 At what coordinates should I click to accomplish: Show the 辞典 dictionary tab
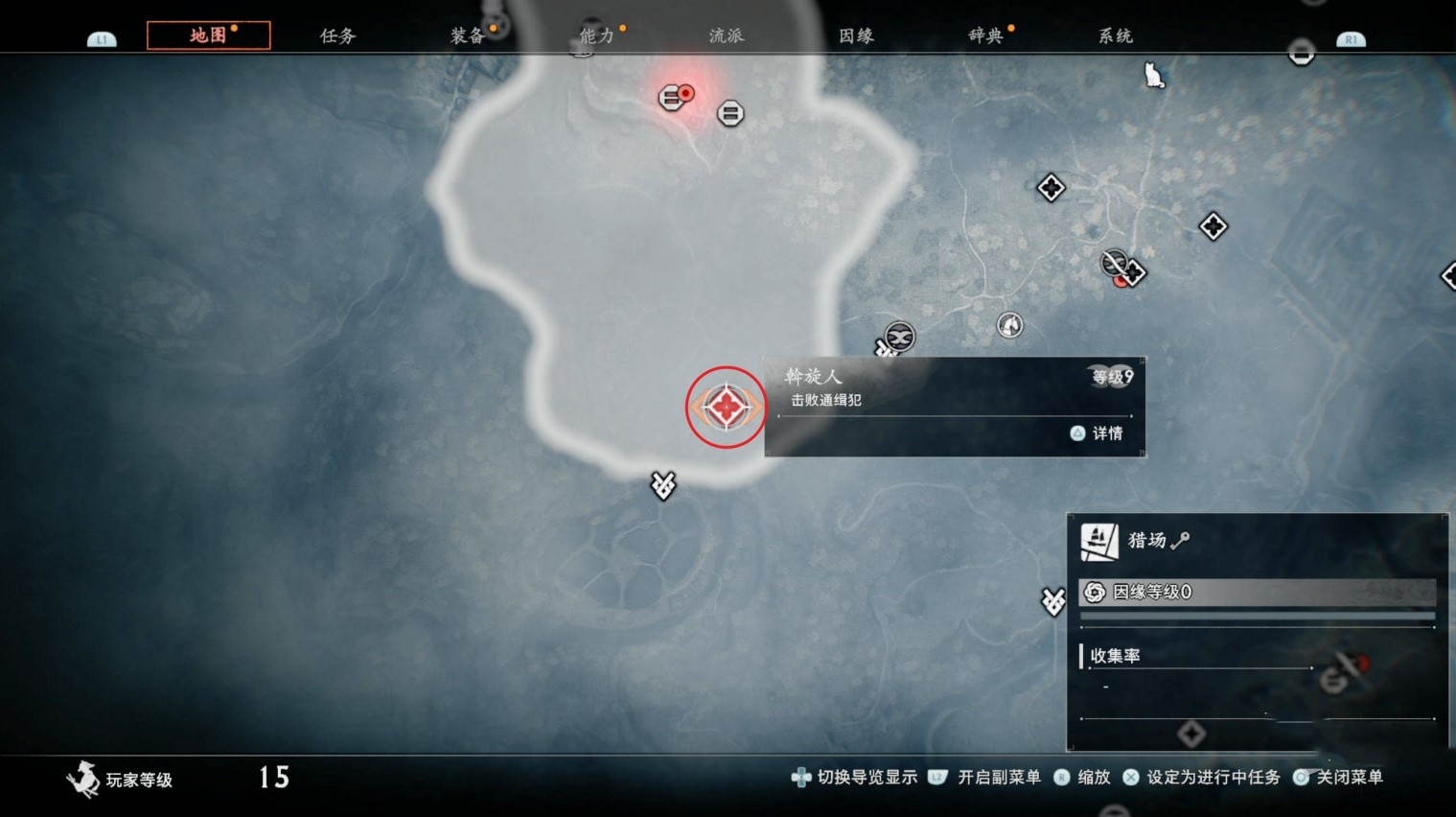coord(985,35)
